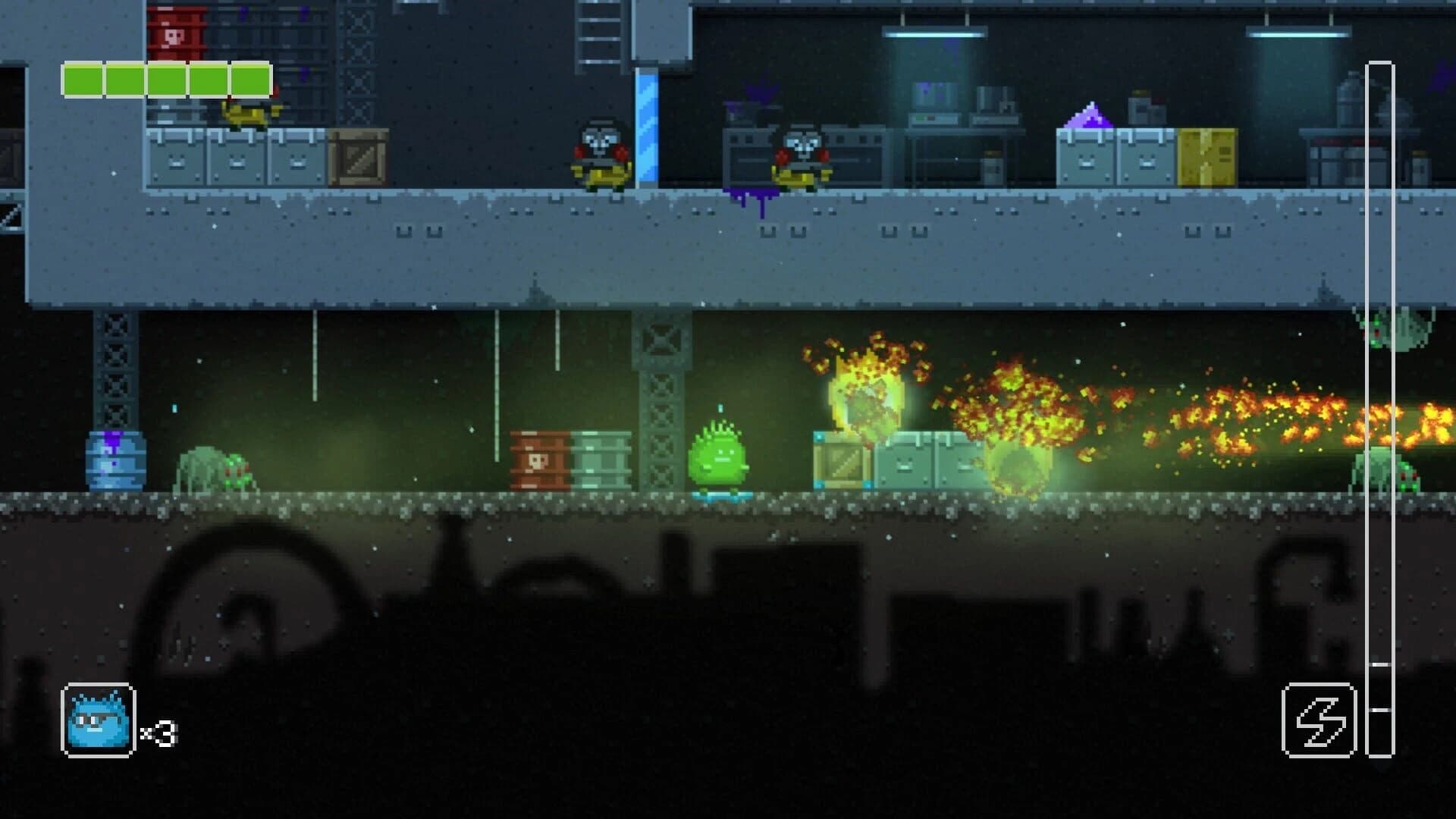Click the green health bar in top left
The image size is (1456, 819).
(167, 78)
